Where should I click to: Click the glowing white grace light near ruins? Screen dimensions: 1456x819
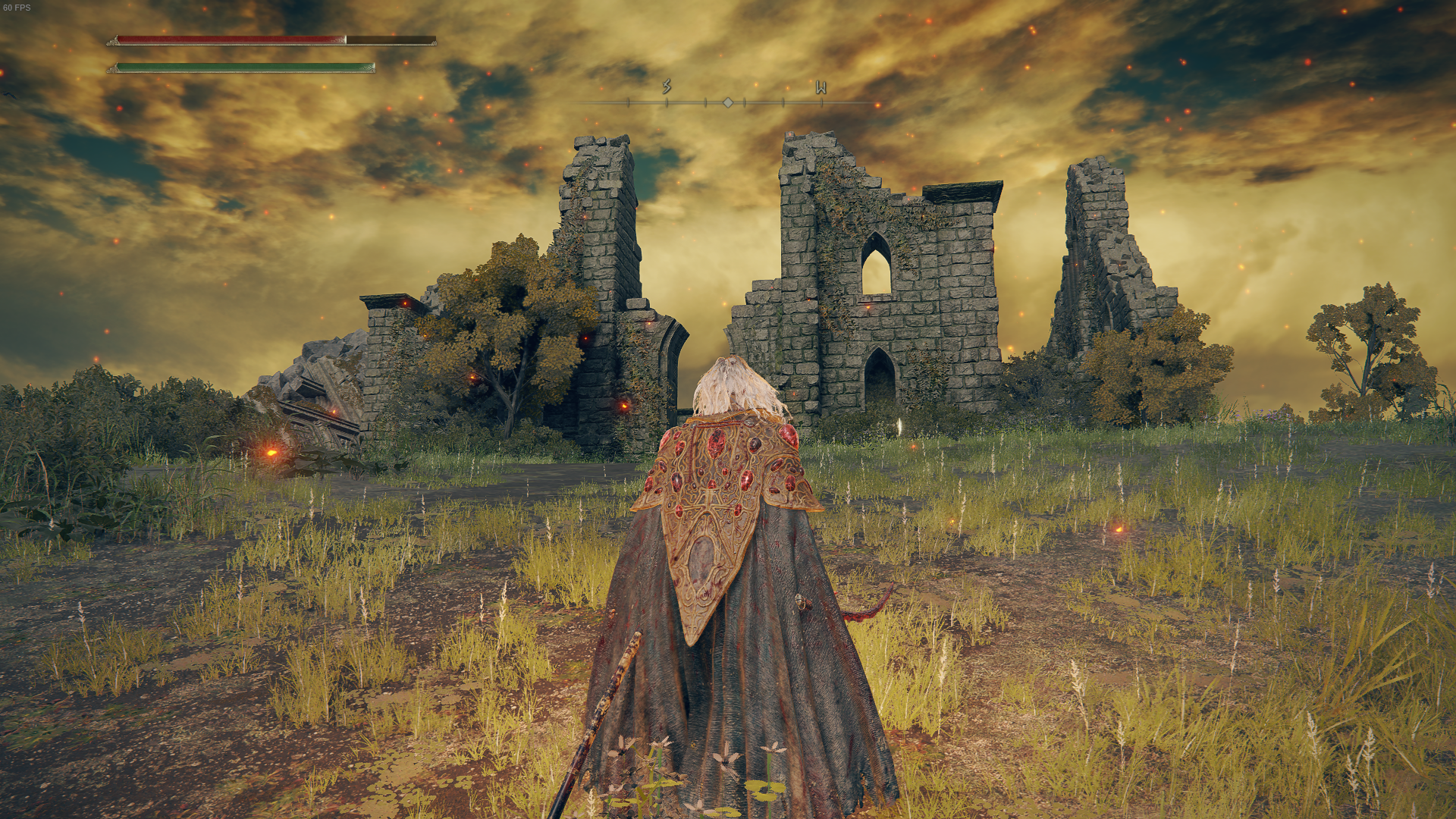[898, 425]
